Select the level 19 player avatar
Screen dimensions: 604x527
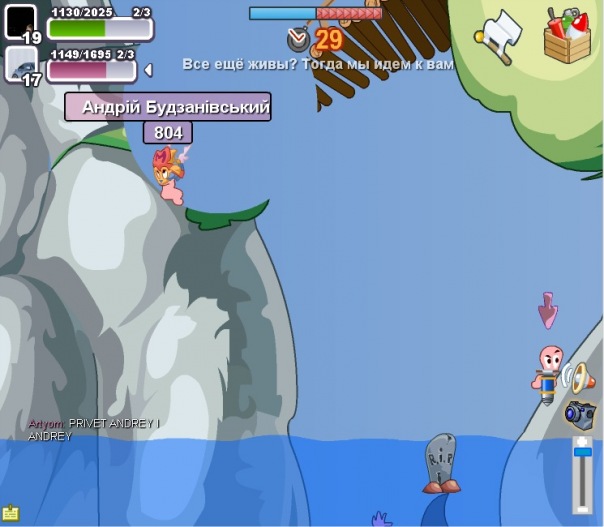[21, 21]
